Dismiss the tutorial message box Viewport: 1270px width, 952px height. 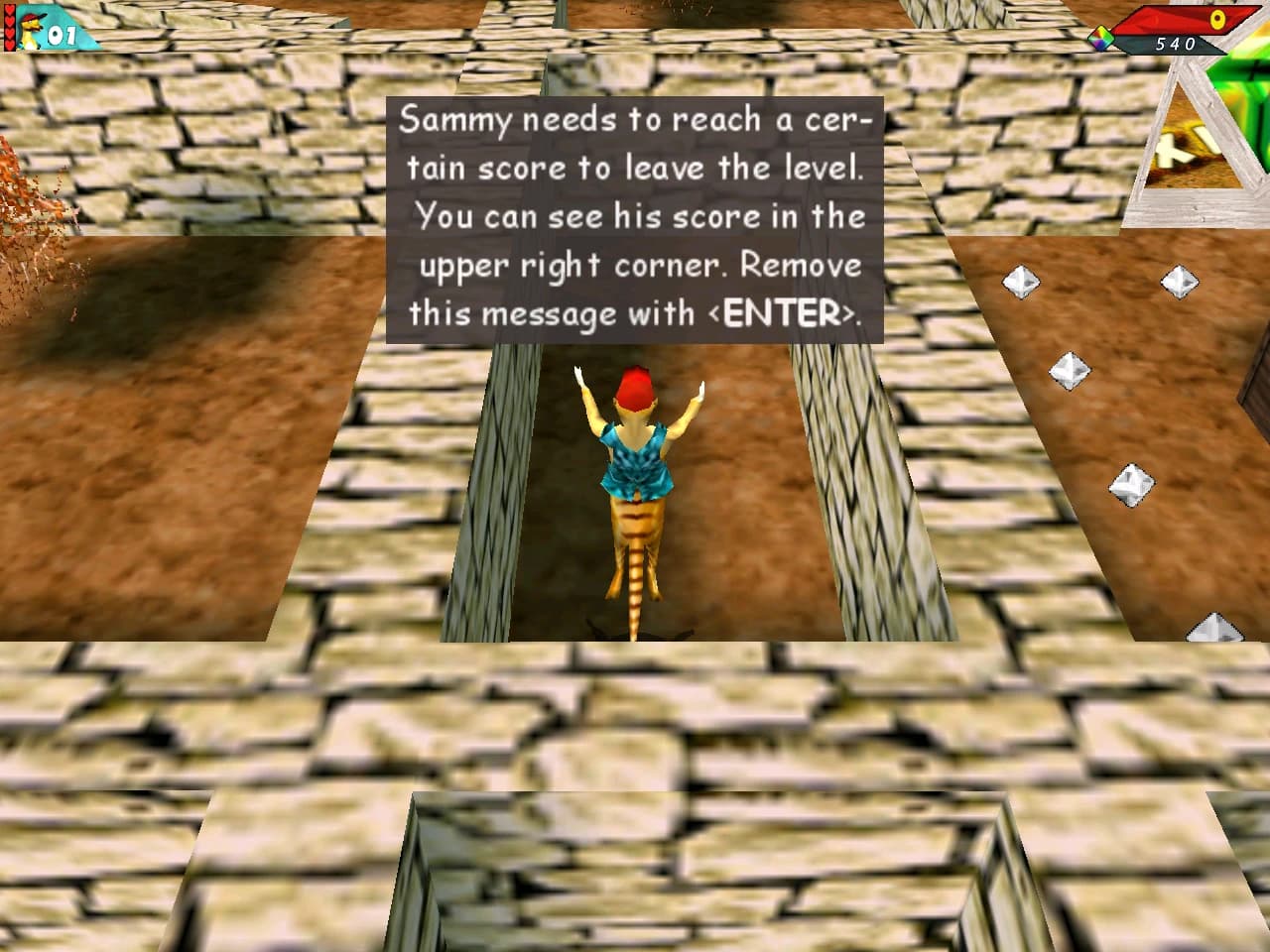(x=635, y=218)
